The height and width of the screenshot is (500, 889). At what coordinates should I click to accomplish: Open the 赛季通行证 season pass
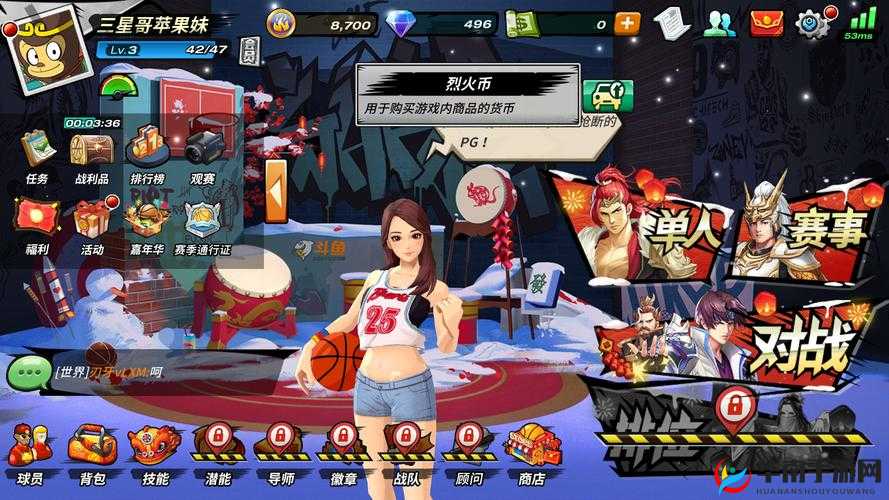[x=202, y=223]
